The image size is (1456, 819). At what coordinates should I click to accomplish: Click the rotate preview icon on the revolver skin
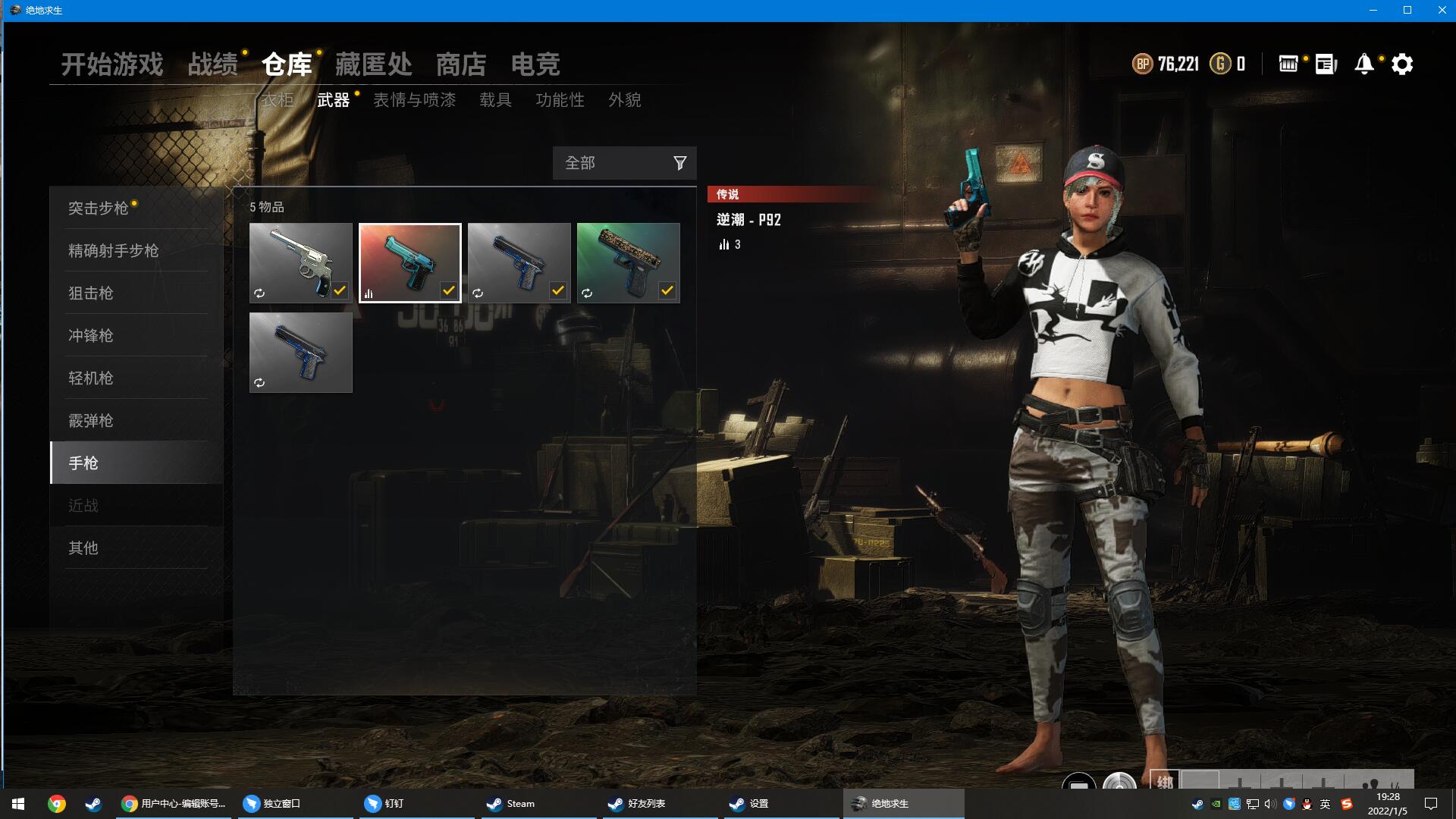[259, 293]
